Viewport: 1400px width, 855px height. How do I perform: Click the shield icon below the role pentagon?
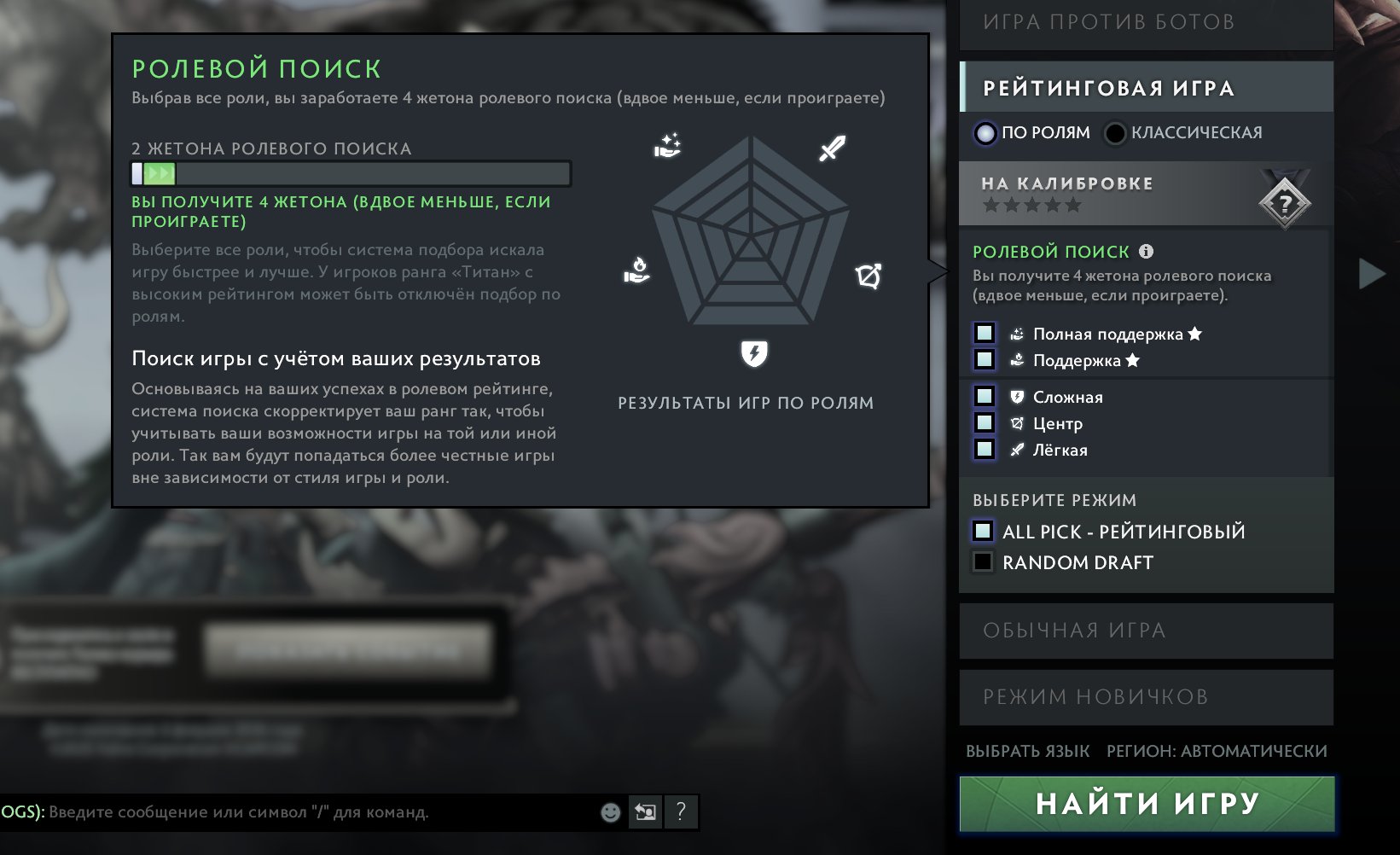point(754,352)
